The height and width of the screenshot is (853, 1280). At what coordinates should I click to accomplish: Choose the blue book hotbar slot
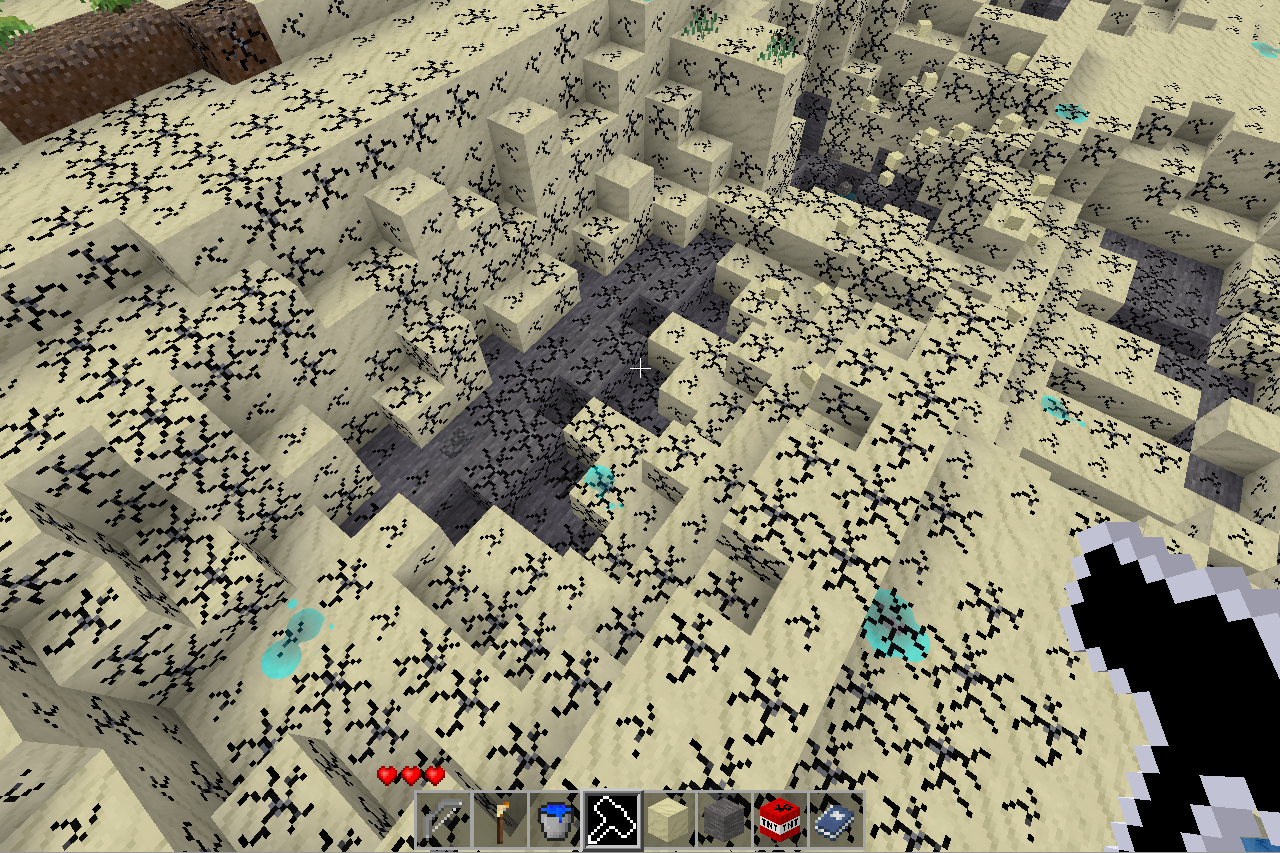[836, 822]
